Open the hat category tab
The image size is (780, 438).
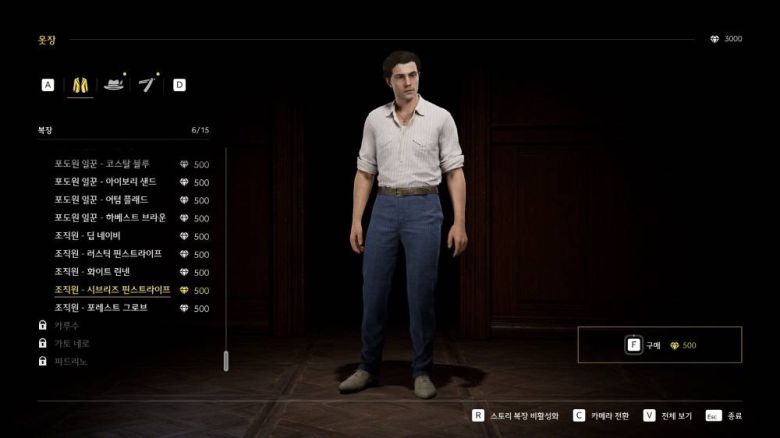(x=115, y=85)
